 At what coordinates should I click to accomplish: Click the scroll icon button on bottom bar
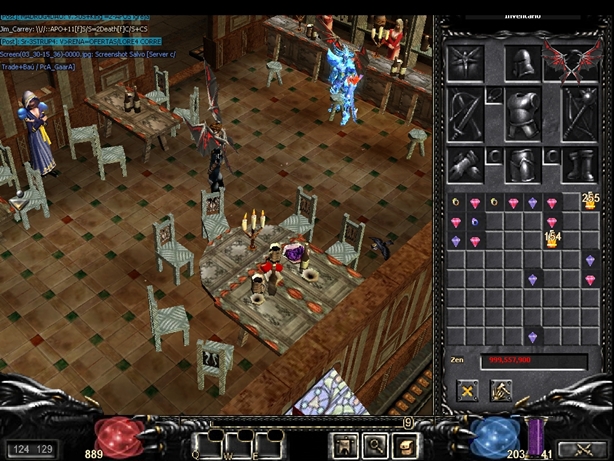click(x=407, y=444)
